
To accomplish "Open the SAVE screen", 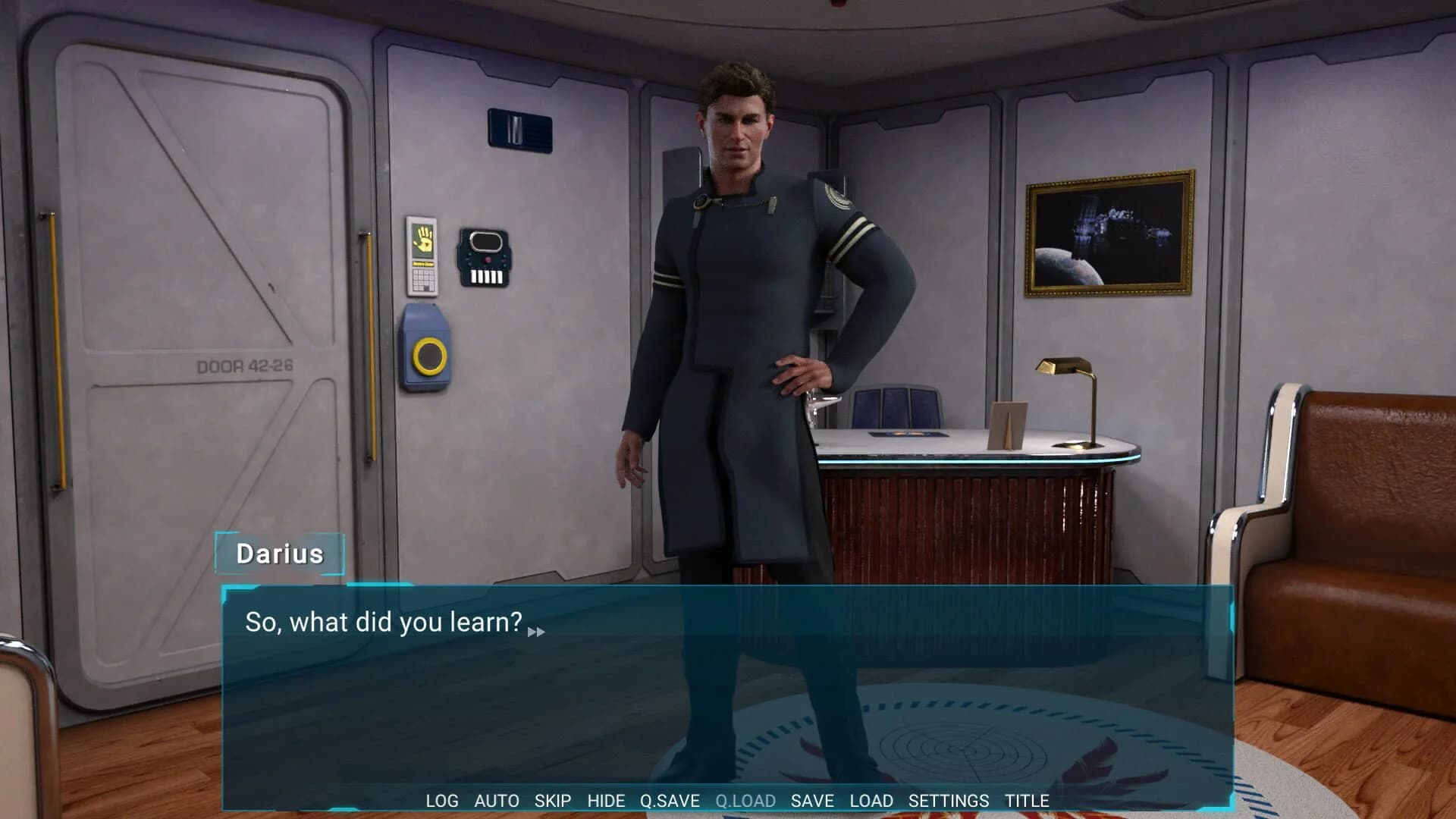I will (812, 801).
